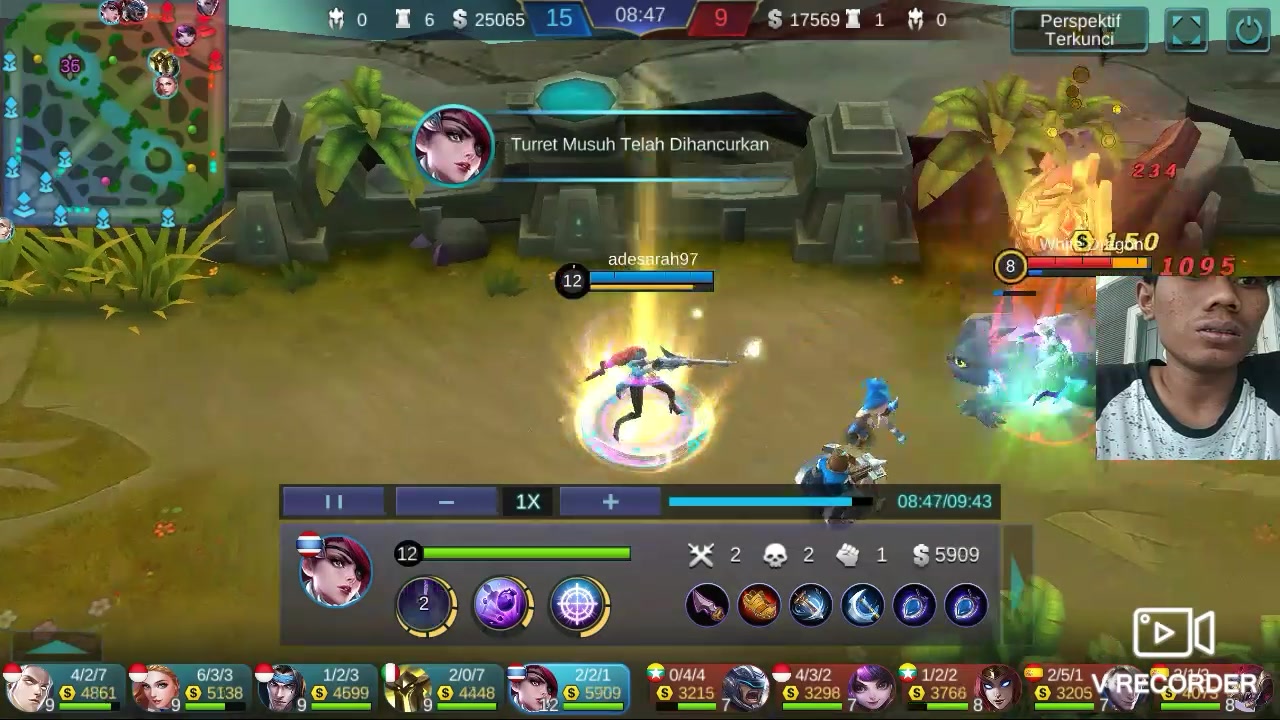Exit the replay with the power button

[x=1249, y=30]
